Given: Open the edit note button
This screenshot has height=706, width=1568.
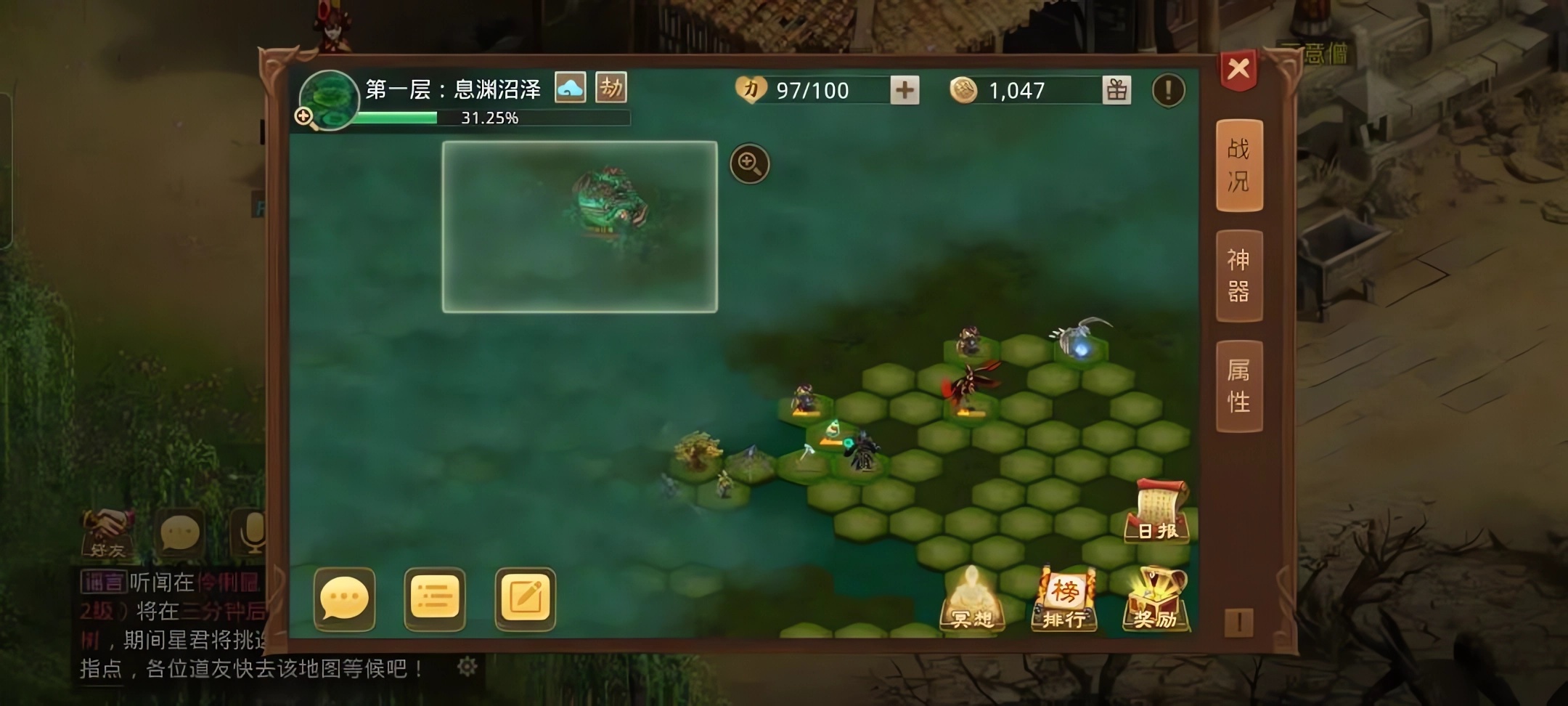Looking at the screenshot, I should tap(525, 599).
